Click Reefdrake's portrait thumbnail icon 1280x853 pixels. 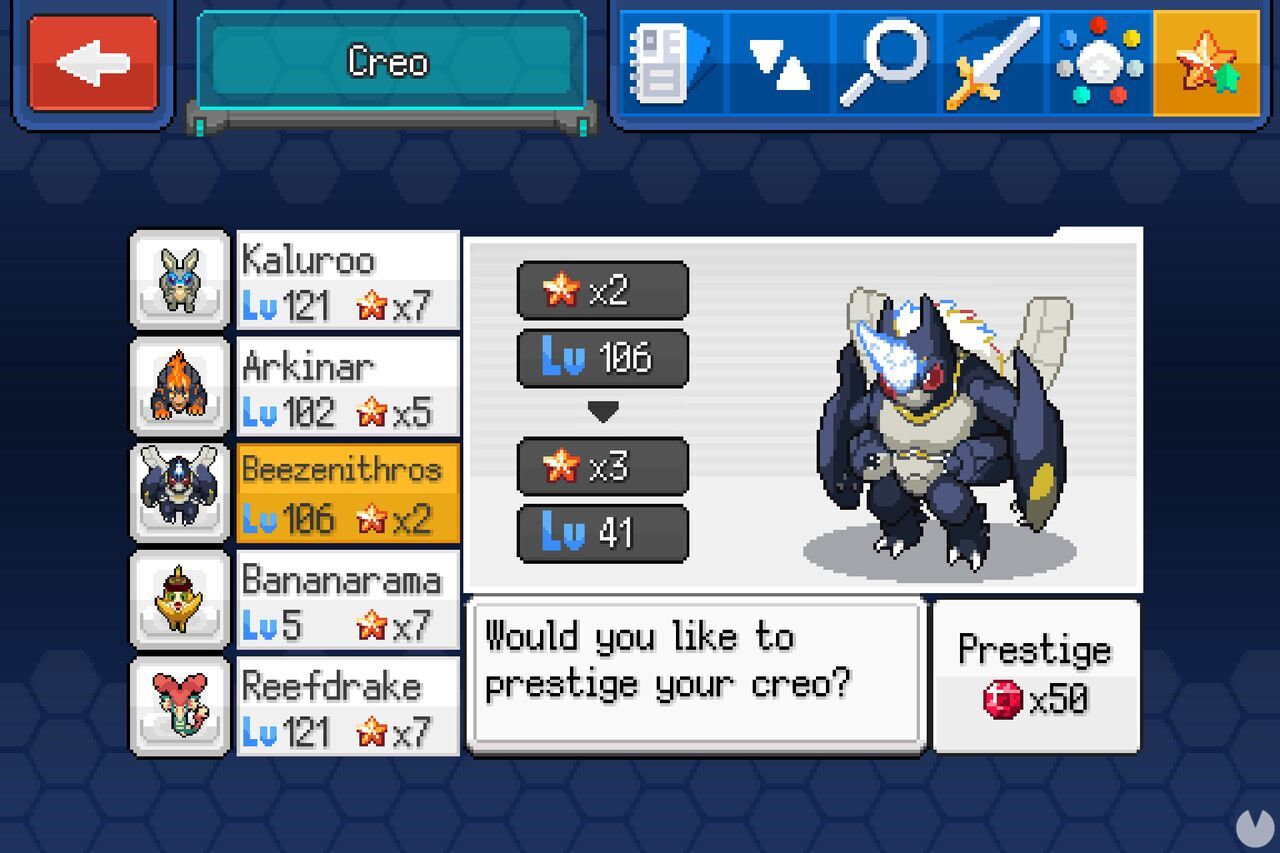179,707
